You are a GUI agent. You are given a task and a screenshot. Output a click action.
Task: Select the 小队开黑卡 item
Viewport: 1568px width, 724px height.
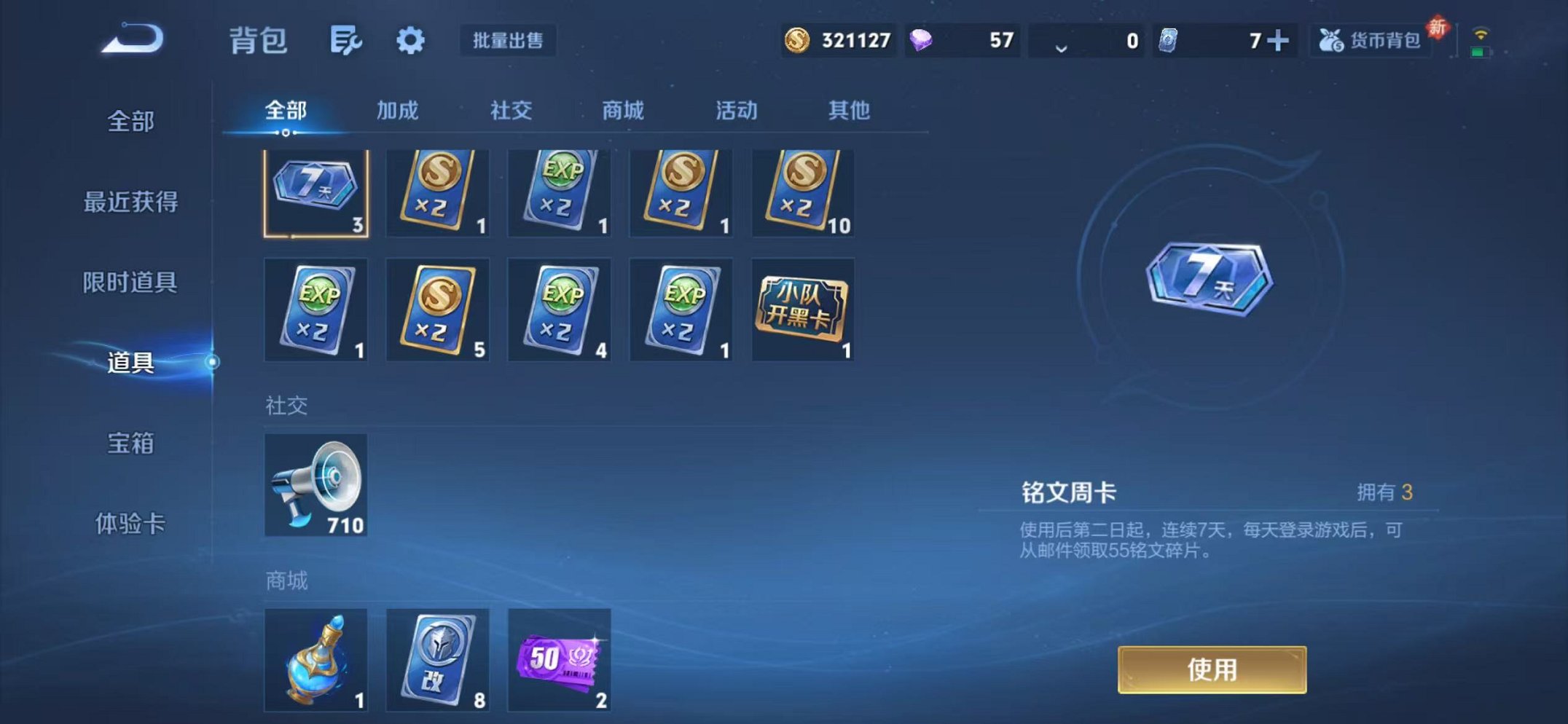[802, 311]
